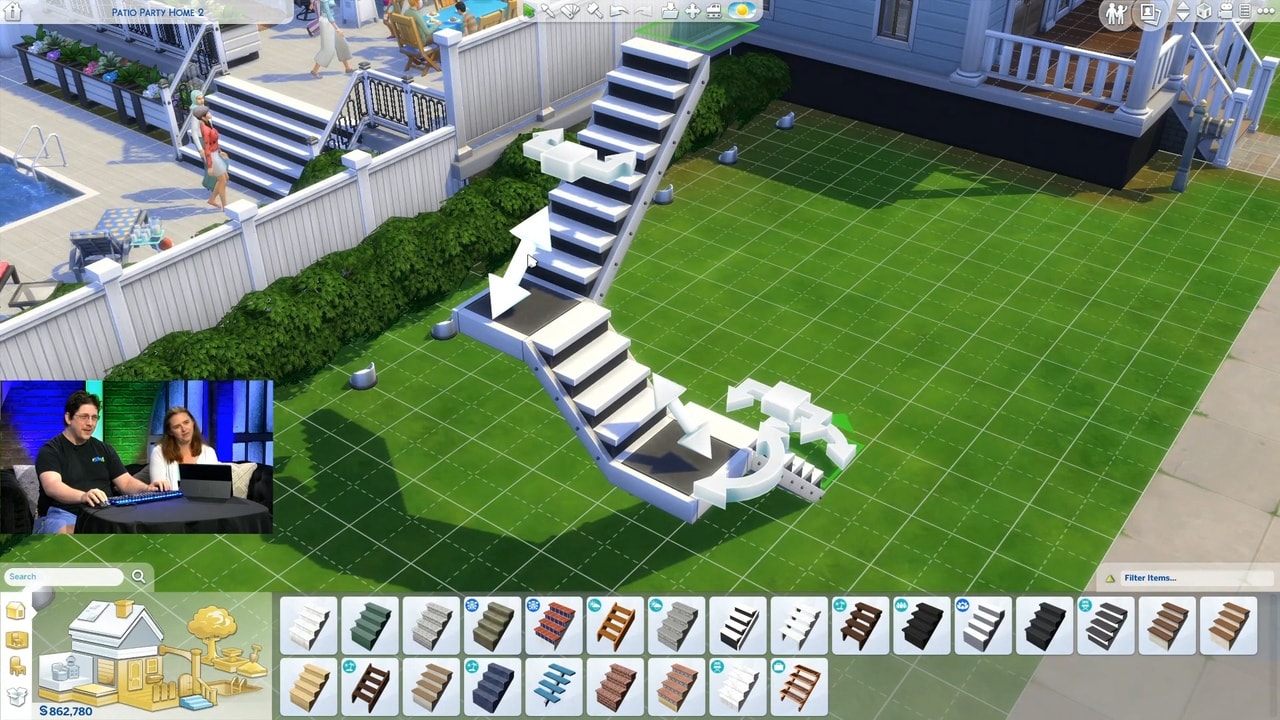Activate the sledgehammer demolish tool

594,11
